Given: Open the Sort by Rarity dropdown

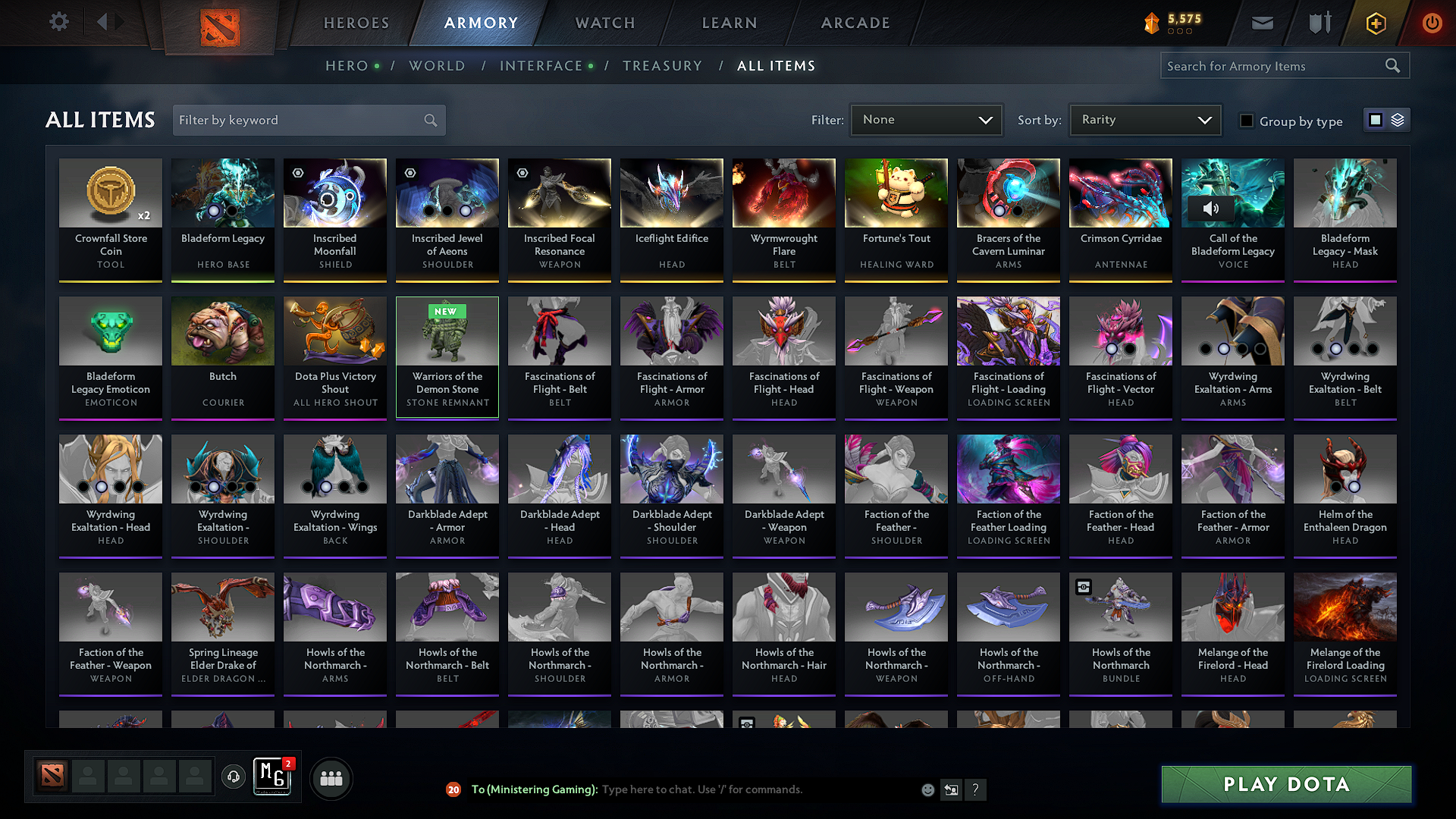Looking at the screenshot, I should (x=1144, y=119).
